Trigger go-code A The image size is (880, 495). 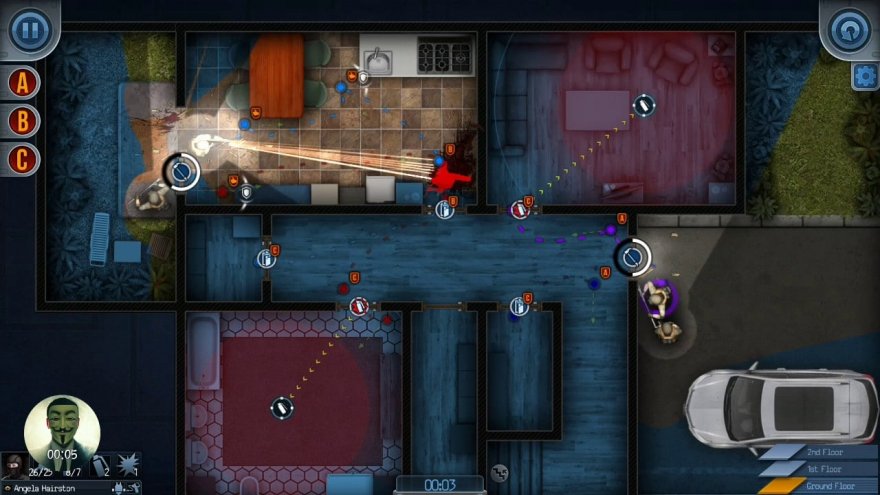point(22,83)
